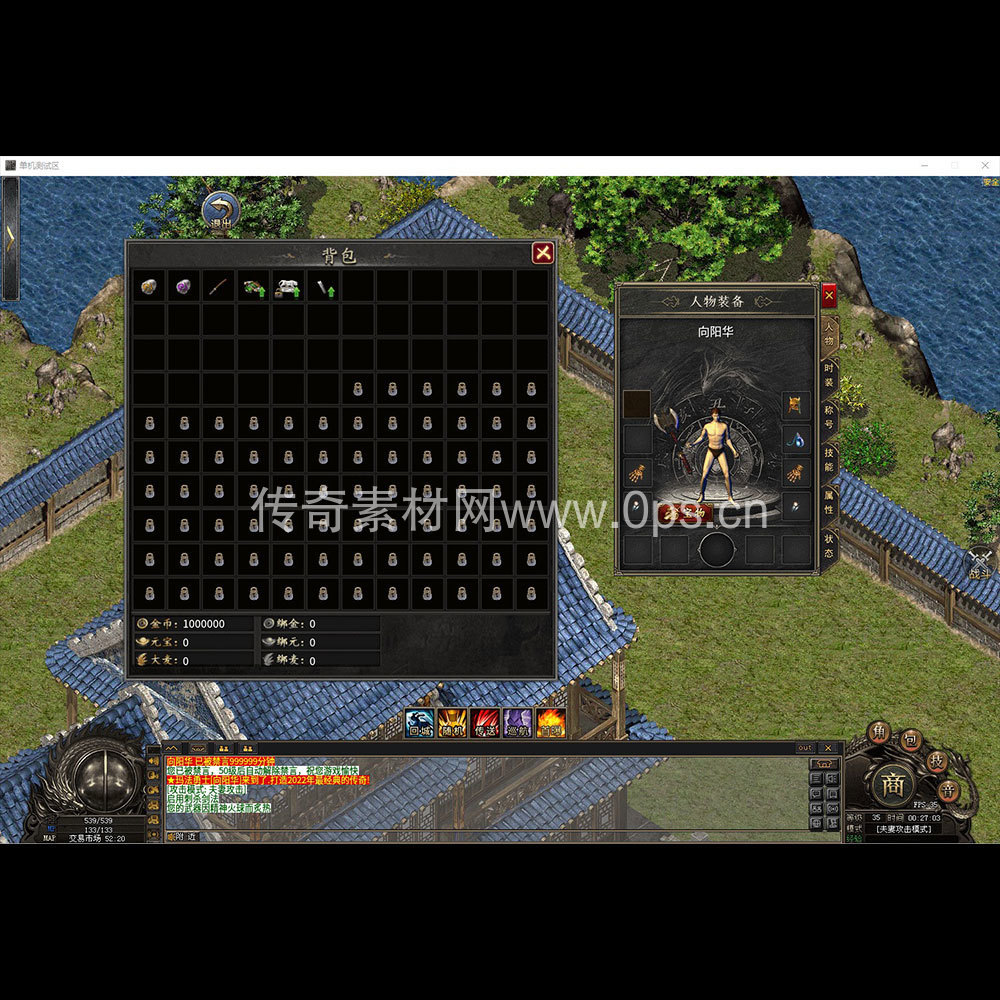This screenshot has width=1000, height=1000.
Task: Close the game window from title bar
Action: pyautogui.click(x=981, y=165)
